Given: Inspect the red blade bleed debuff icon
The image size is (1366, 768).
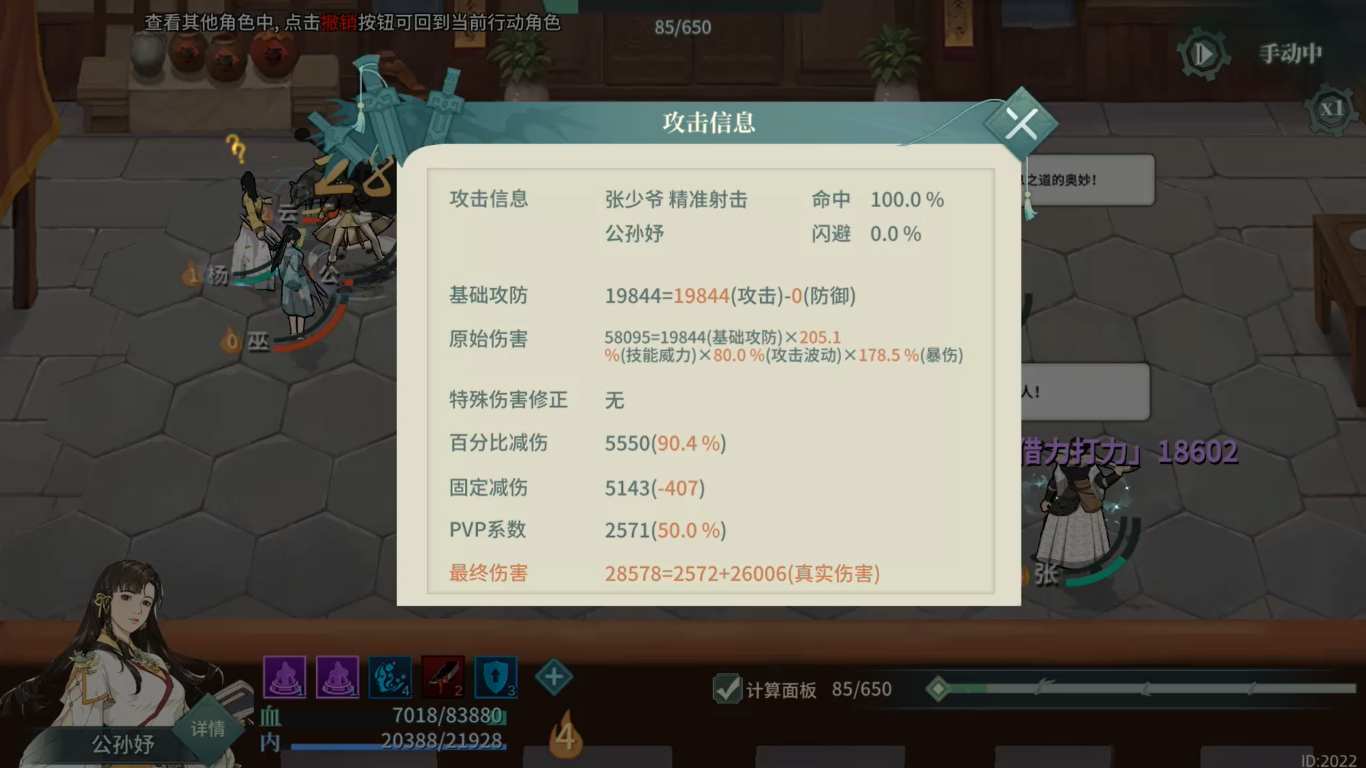Looking at the screenshot, I should click(441, 677).
